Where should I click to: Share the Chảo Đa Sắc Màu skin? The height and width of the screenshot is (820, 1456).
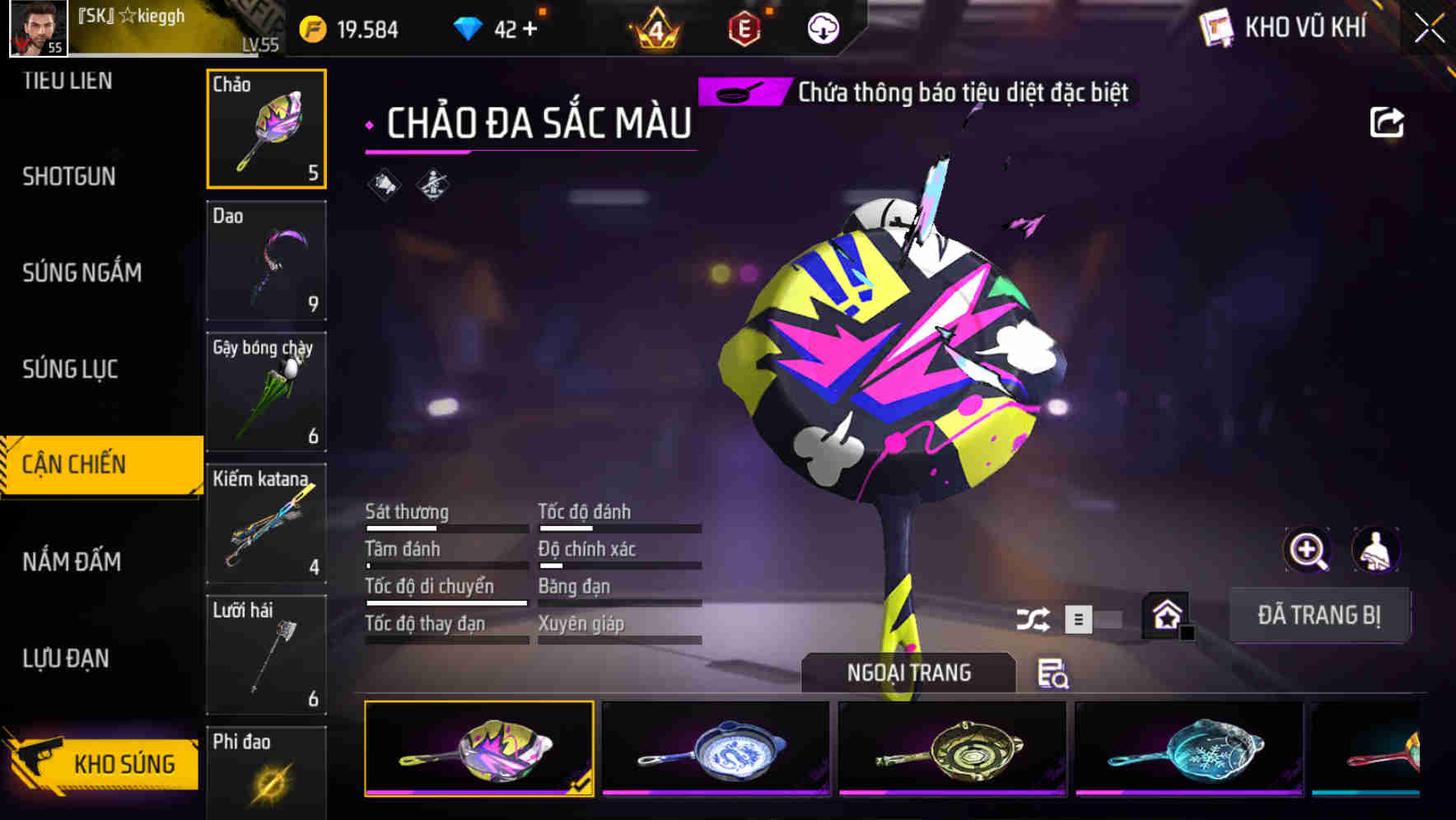pos(1388,122)
